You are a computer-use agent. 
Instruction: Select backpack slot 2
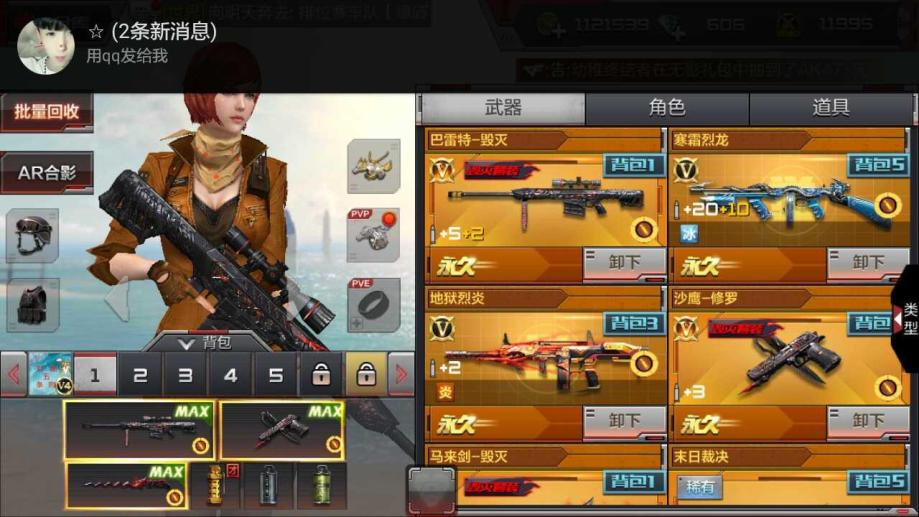click(x=140, y=376)
